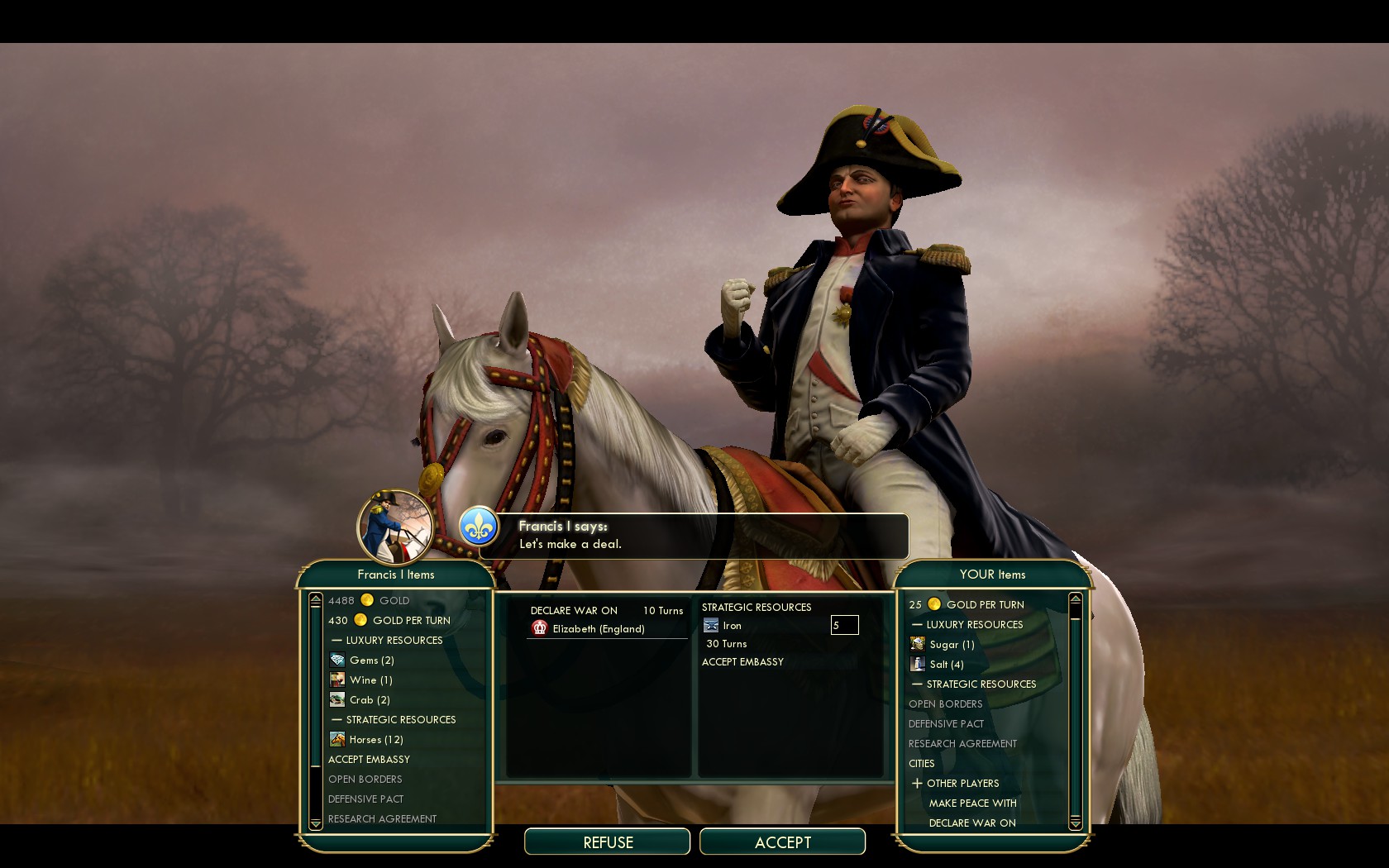Add Francis I's Horses to the trade
1389x868 pixels.
pos(375,739)
